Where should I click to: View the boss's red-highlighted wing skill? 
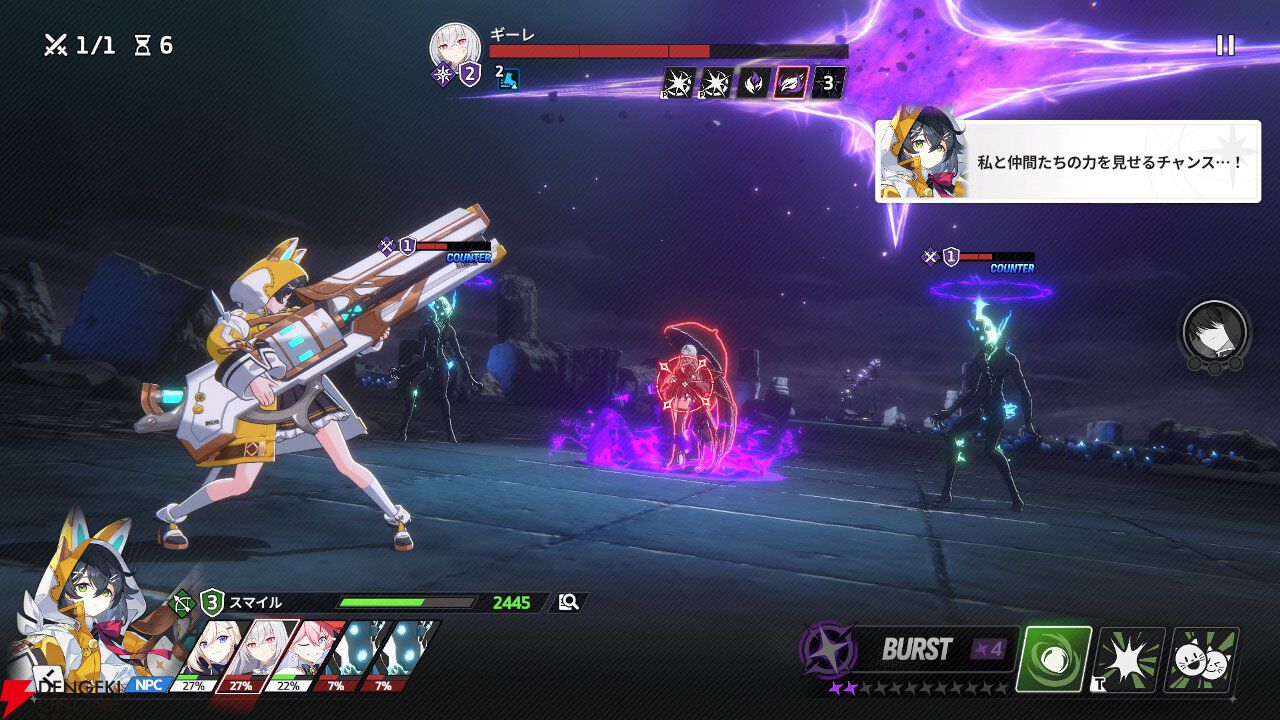pos(791,83)
